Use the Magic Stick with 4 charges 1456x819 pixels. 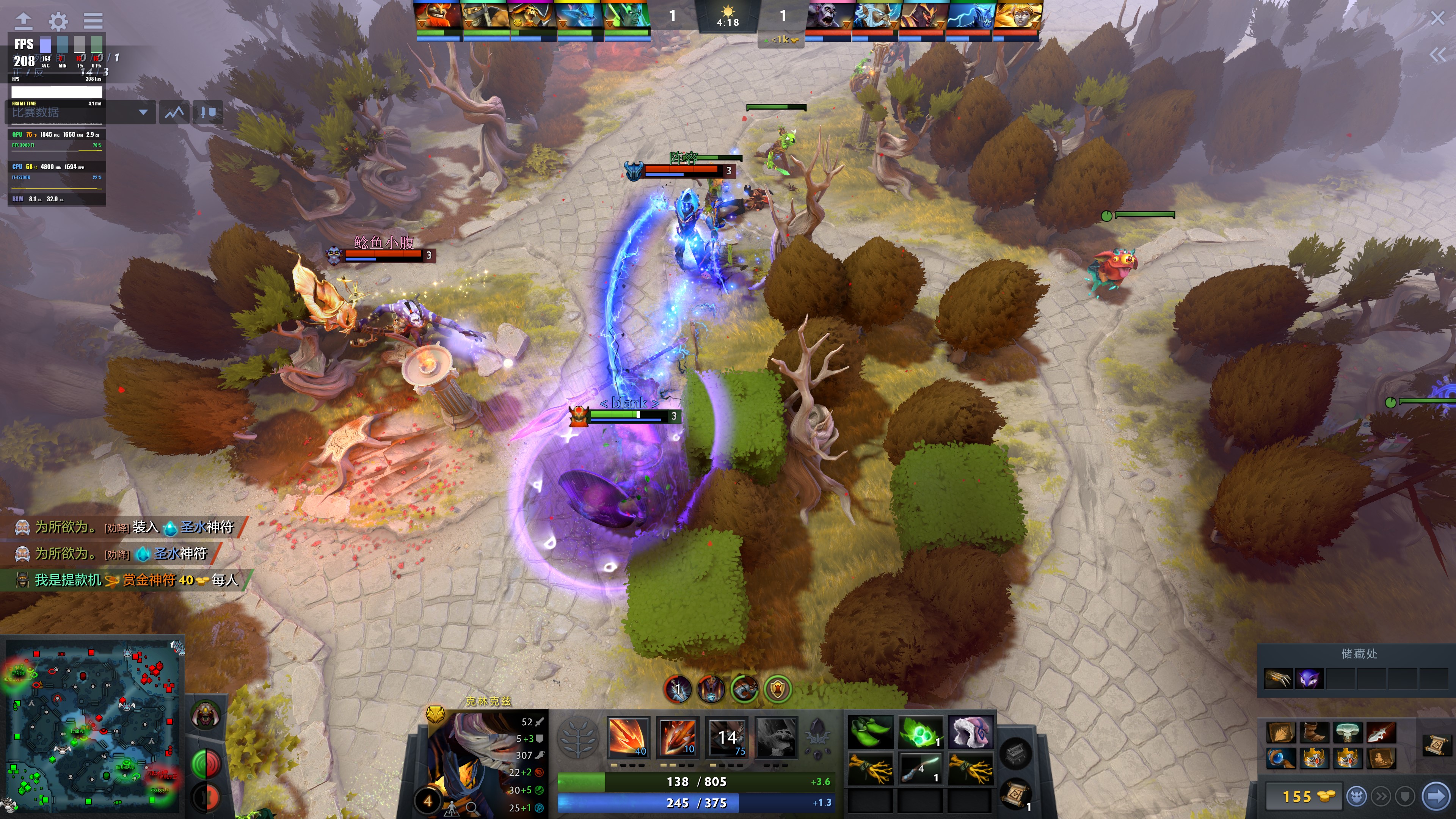(x=920, y=769)
